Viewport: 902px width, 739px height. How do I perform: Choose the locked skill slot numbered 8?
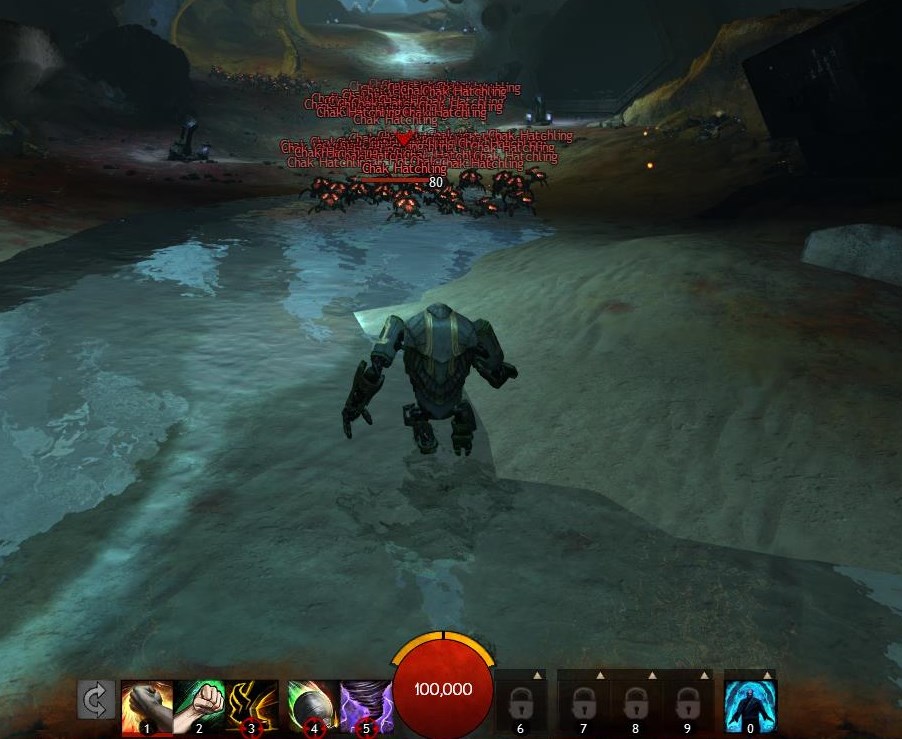[x=635, y=704]
